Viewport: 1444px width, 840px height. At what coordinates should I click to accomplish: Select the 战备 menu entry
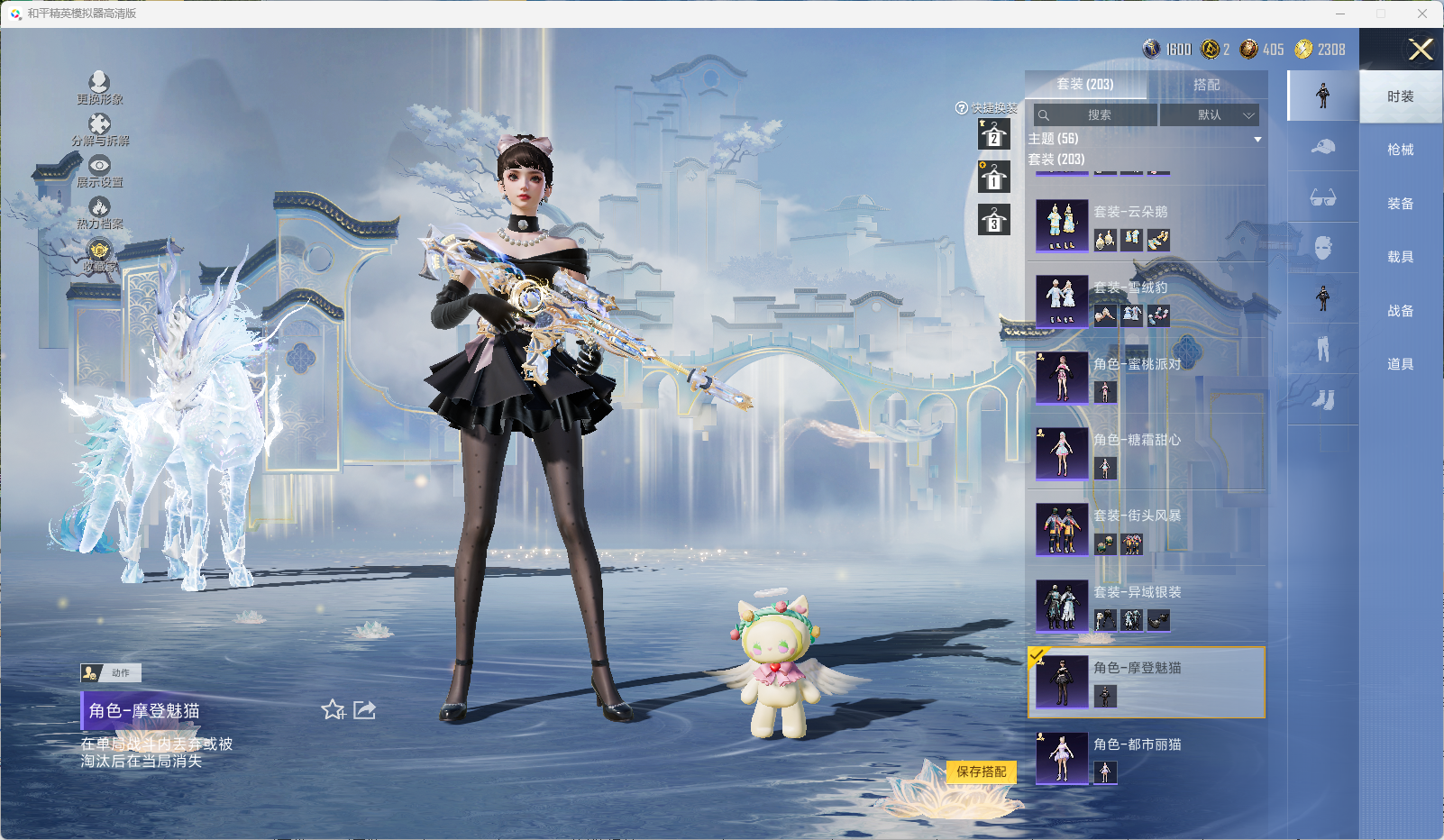pyautogui.click(x=1400, y=311)
